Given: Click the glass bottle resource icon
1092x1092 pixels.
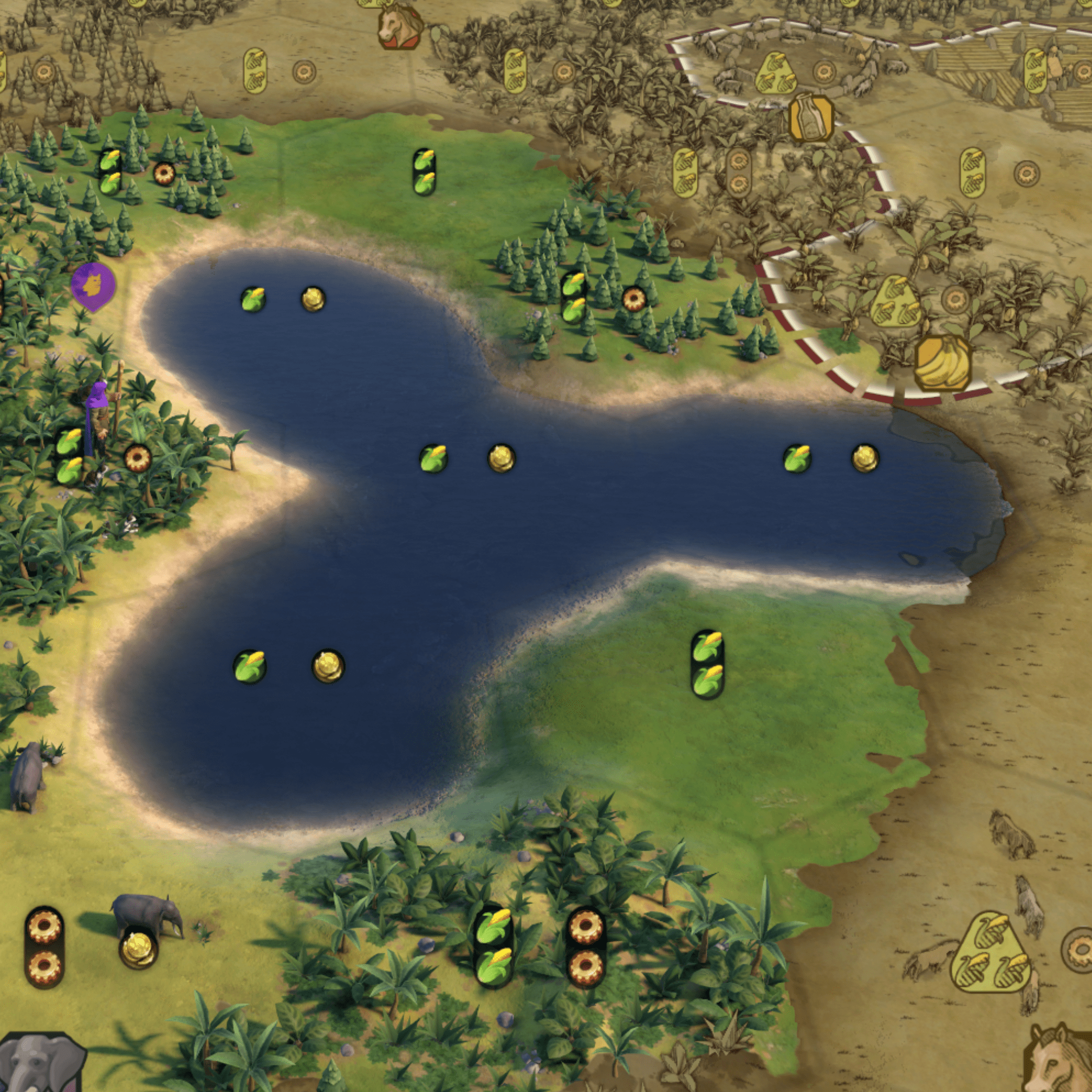Looking at the screenshot, I should coord(811,119).
